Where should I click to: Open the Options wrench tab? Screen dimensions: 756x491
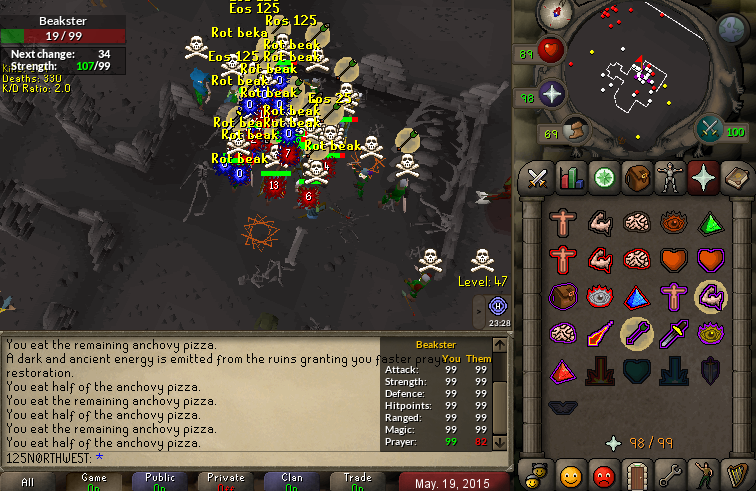(670, 472)
